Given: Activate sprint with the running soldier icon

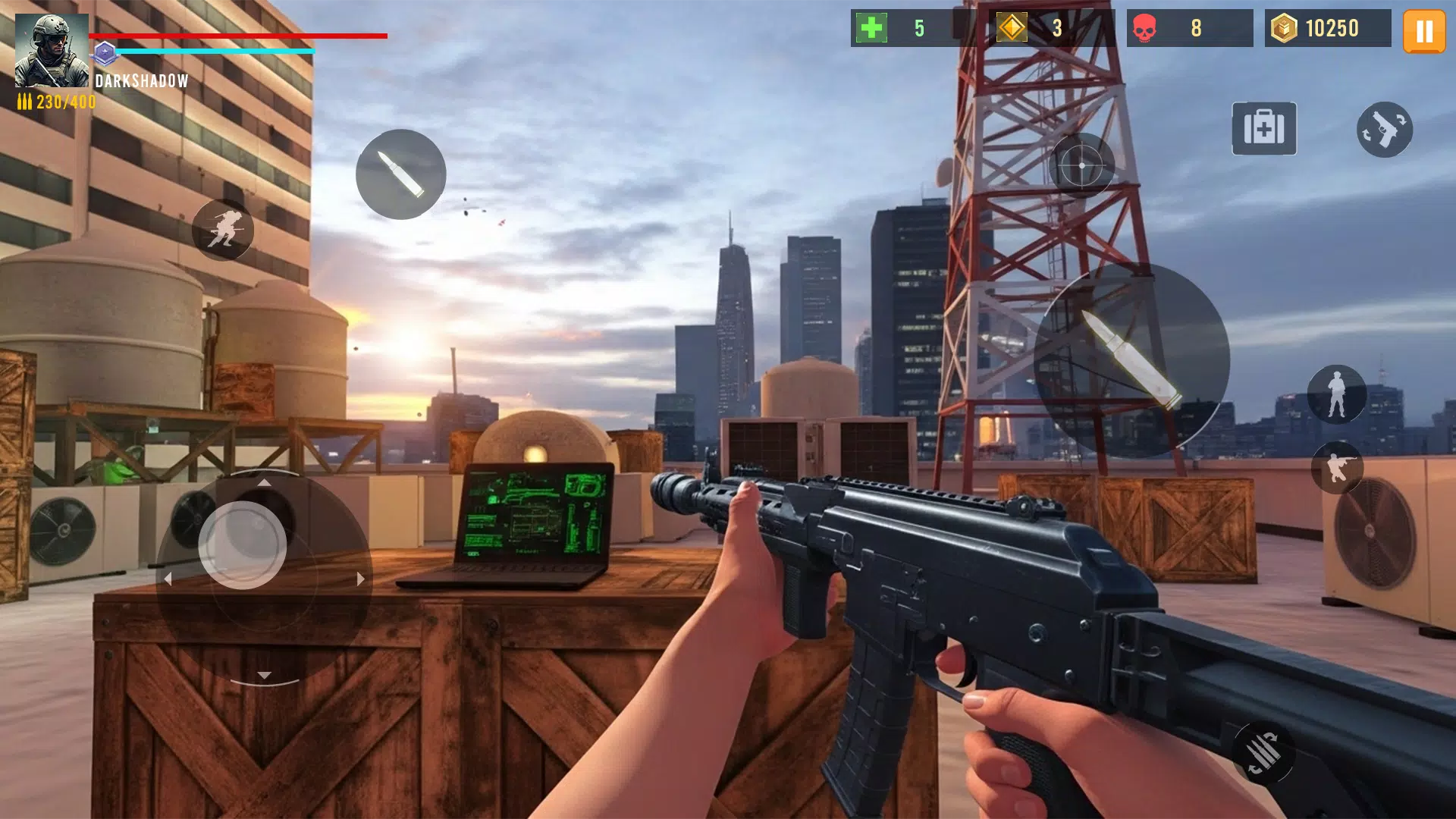Looking at the screenshot, I should 222,230.
